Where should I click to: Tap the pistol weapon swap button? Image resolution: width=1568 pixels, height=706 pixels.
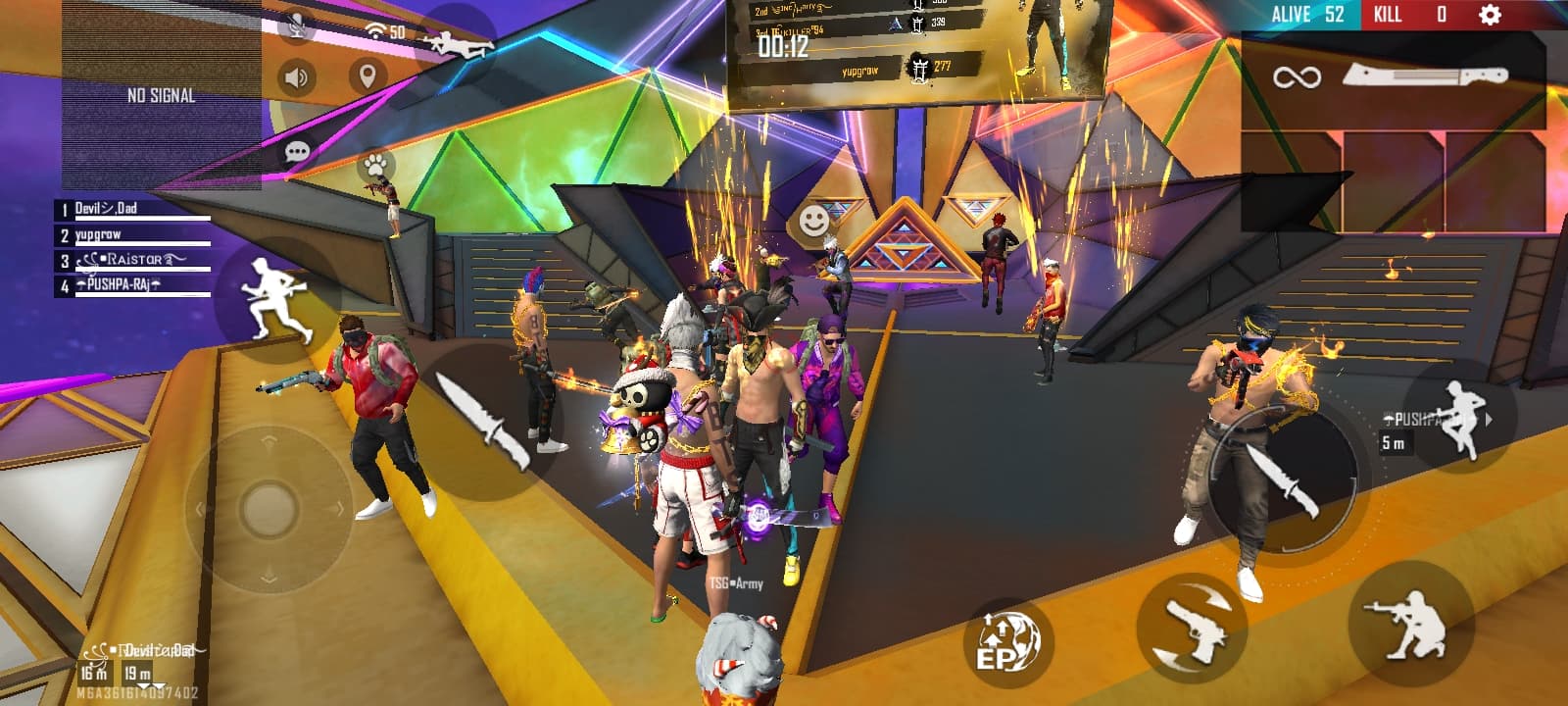point(1191,629)
